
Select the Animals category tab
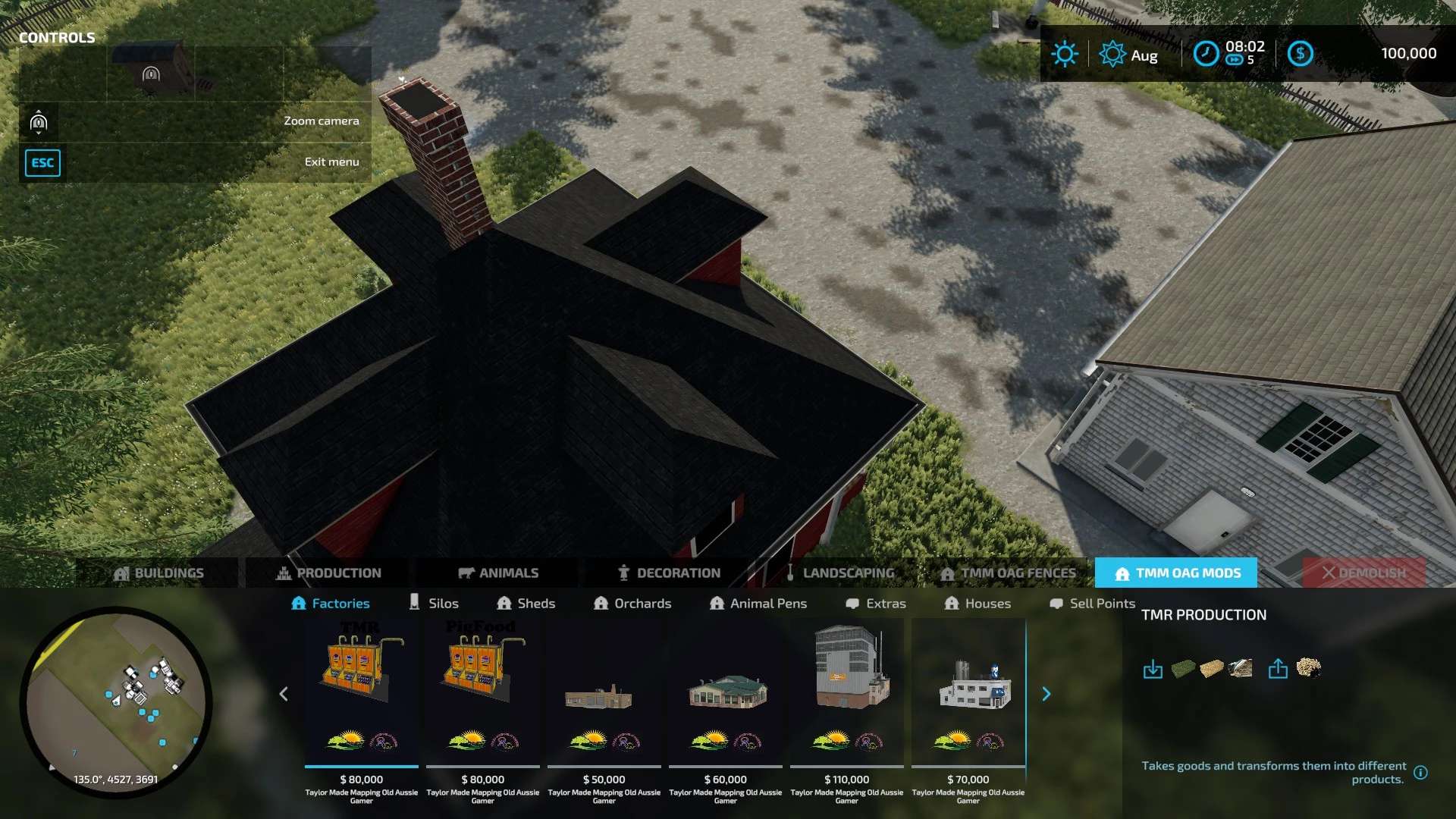click(x=498, y=573)
